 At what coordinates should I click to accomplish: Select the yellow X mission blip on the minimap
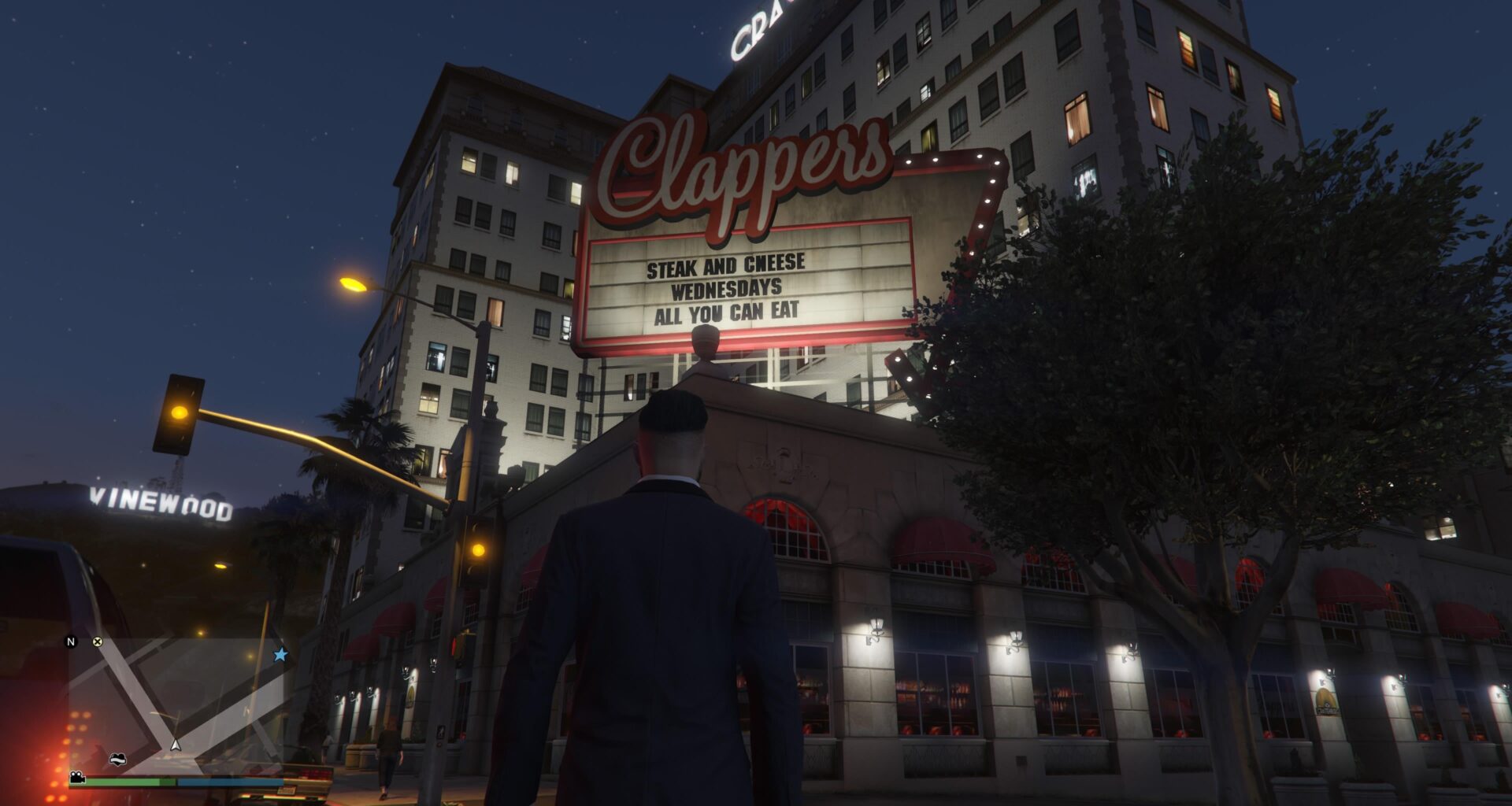point(97,641)
